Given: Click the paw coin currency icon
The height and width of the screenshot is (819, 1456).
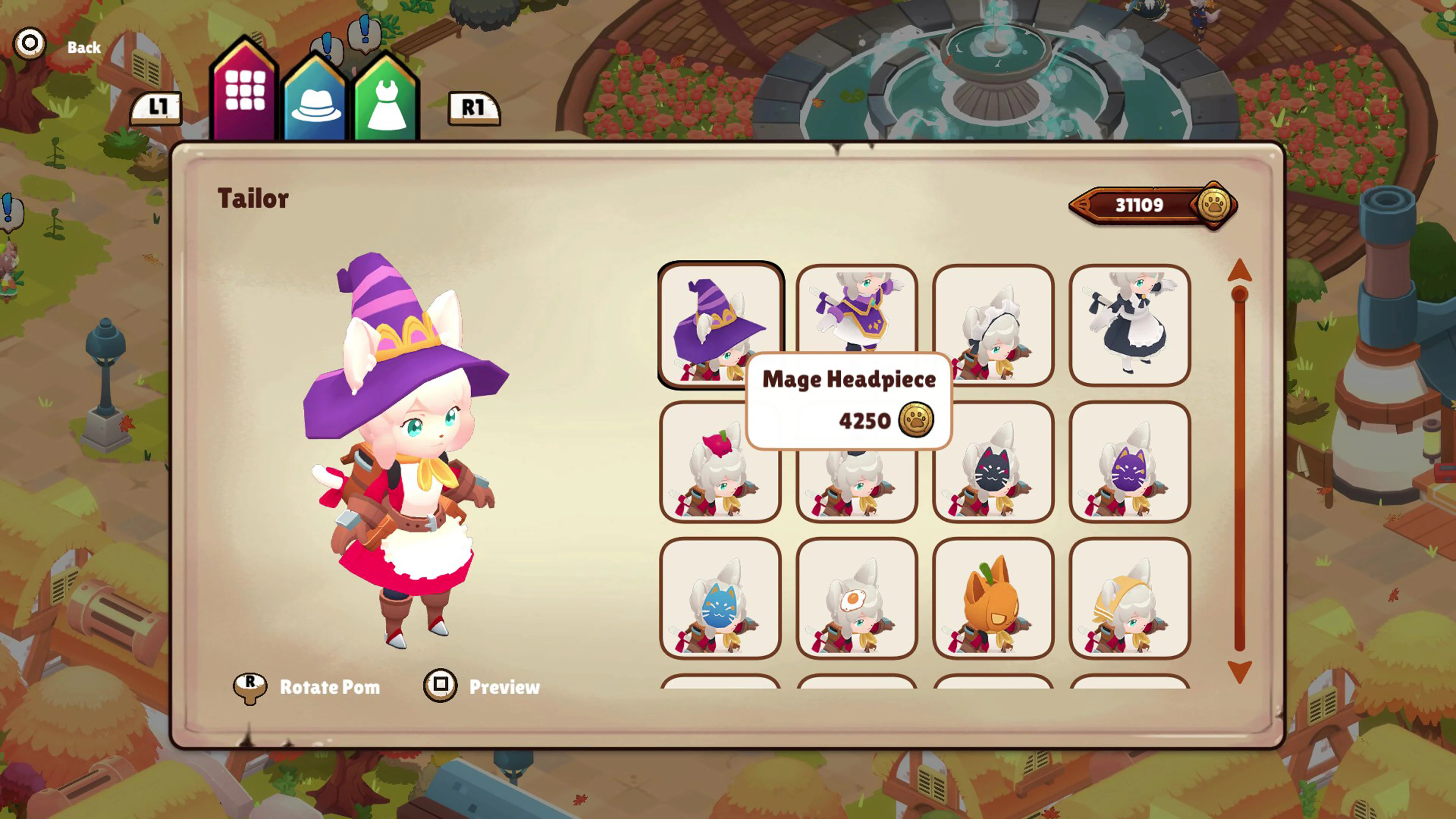Looking at the screenshot, I should tap(1214, 205).
